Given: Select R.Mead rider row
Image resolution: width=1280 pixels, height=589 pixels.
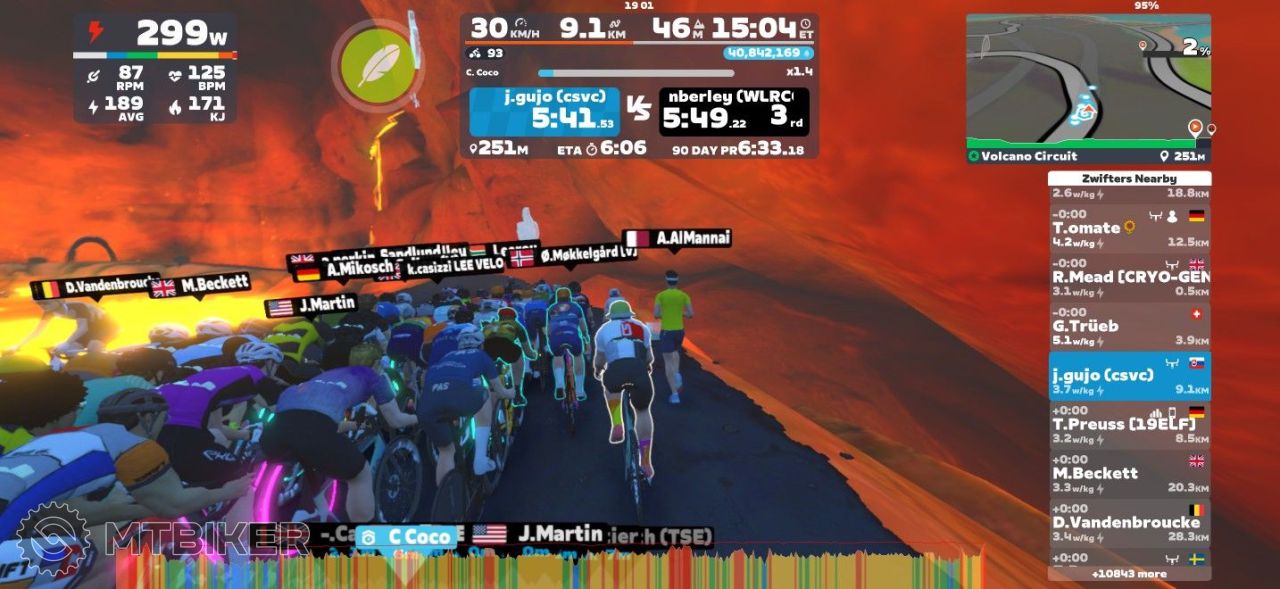Looking at the screenshot, I should pos(1128,277).
